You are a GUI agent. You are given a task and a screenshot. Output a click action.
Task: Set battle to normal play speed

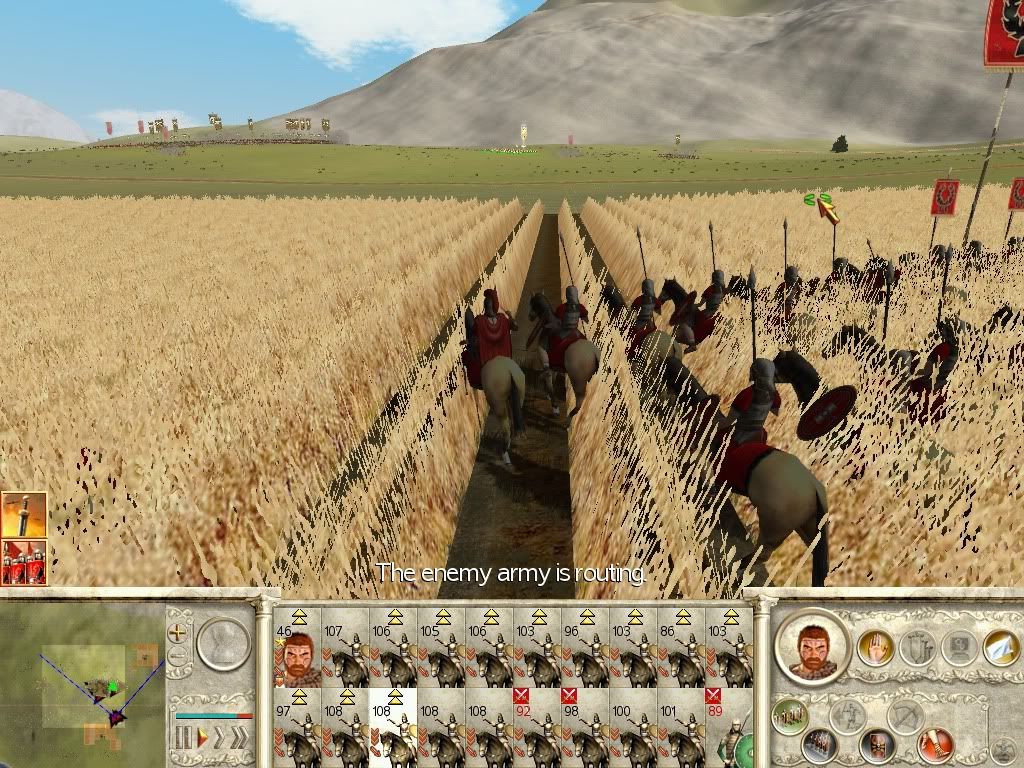(201, 738)
